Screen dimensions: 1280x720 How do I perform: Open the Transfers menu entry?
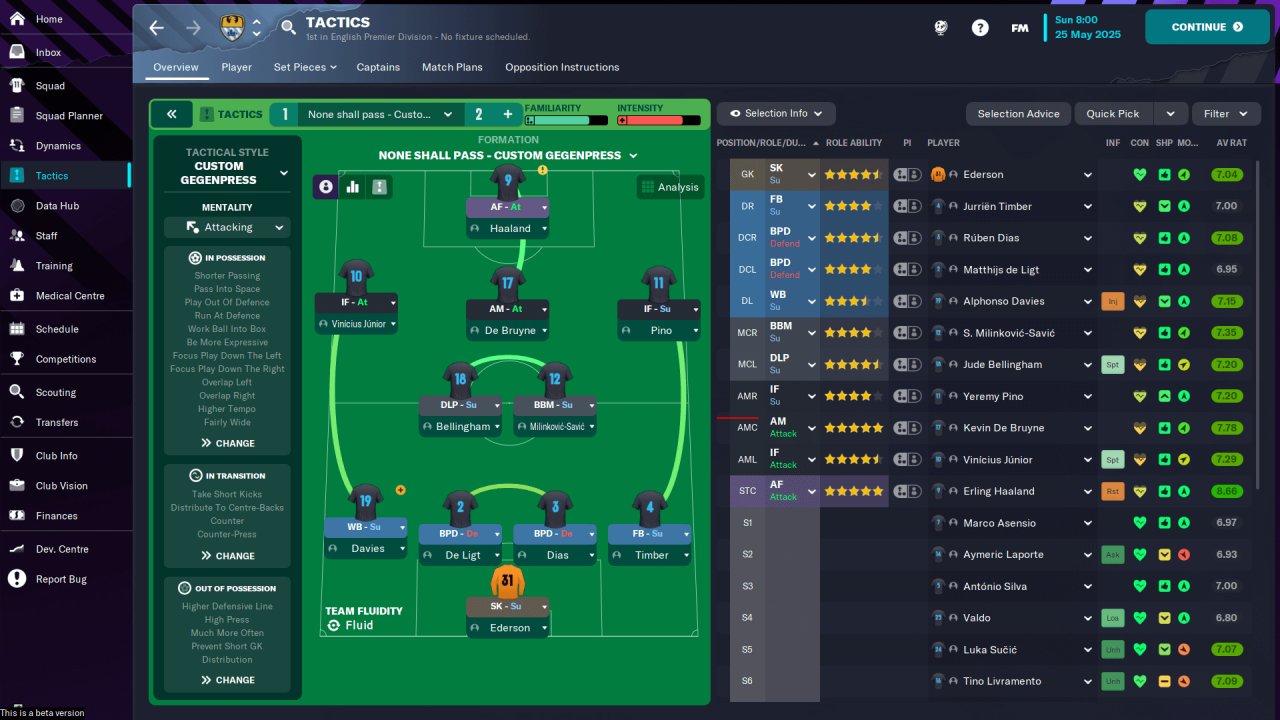[x=56, y=423]
